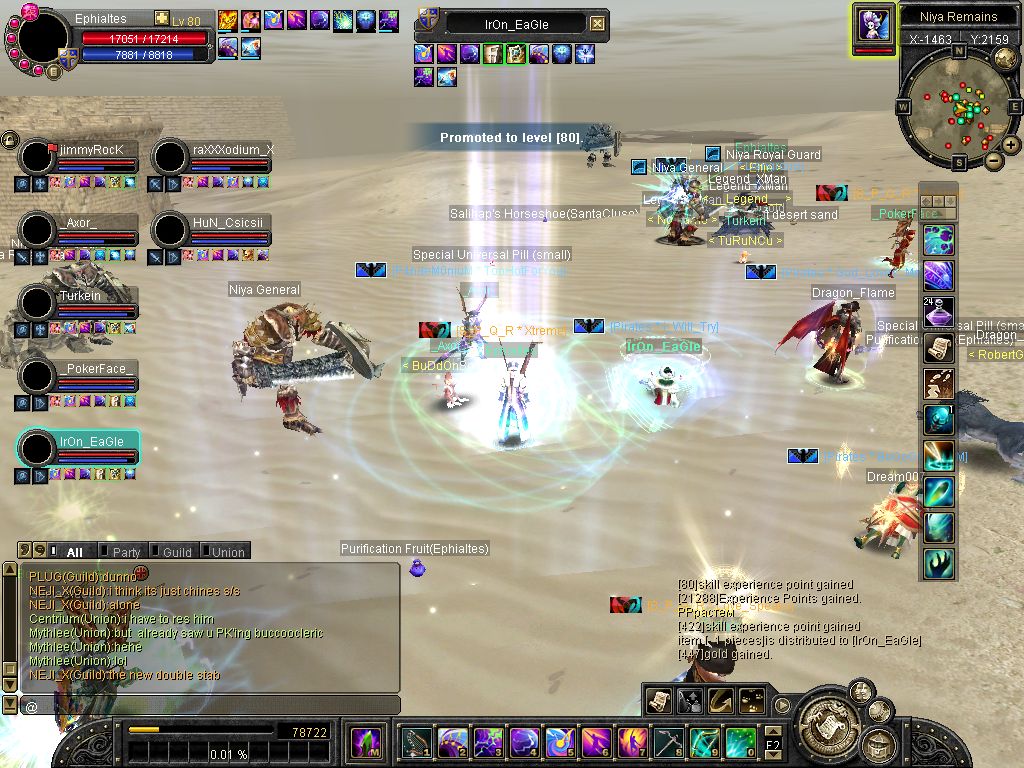1024x768 pixels.
Task: Open the Union chat tab
Action: pos(227,551)
